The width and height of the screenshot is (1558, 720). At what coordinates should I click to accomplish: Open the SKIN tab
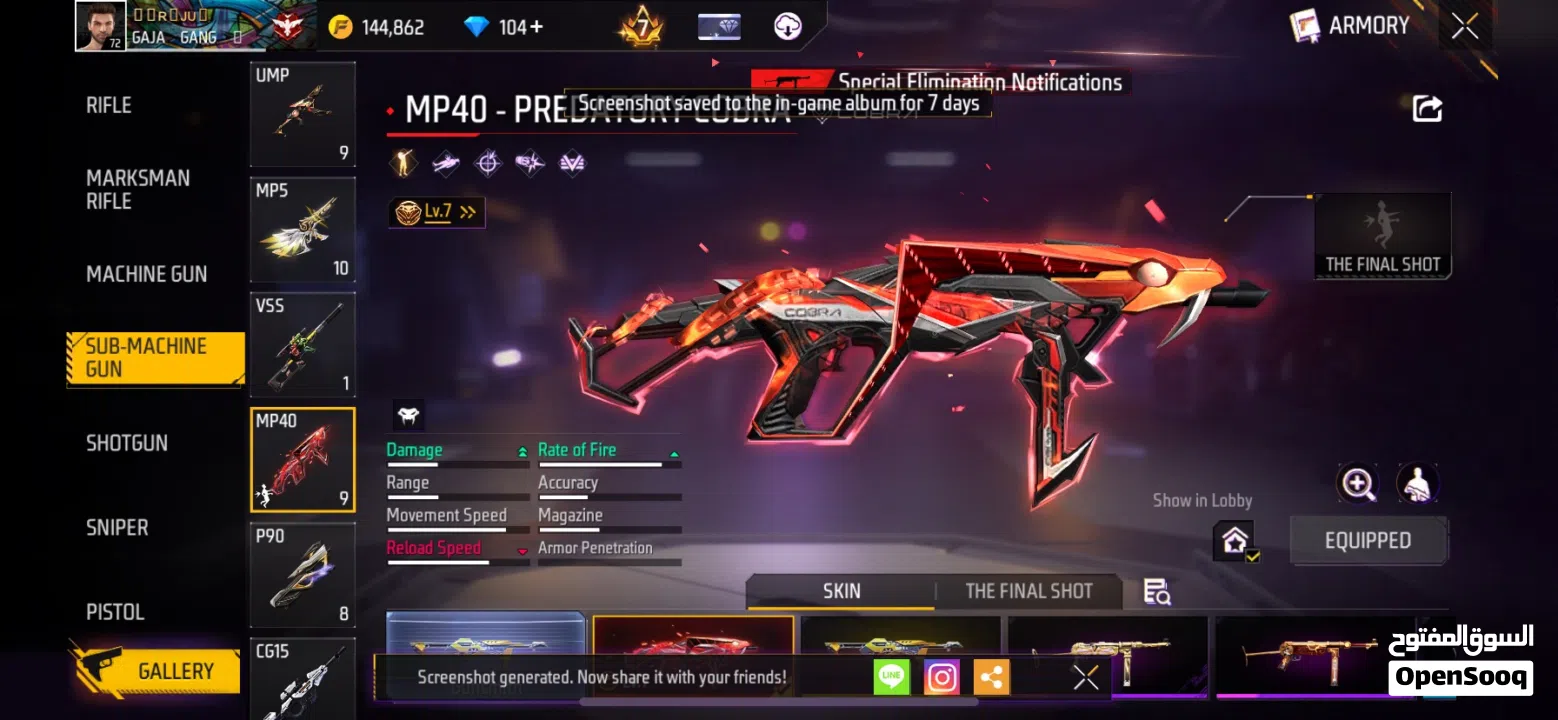pos(840,591)
